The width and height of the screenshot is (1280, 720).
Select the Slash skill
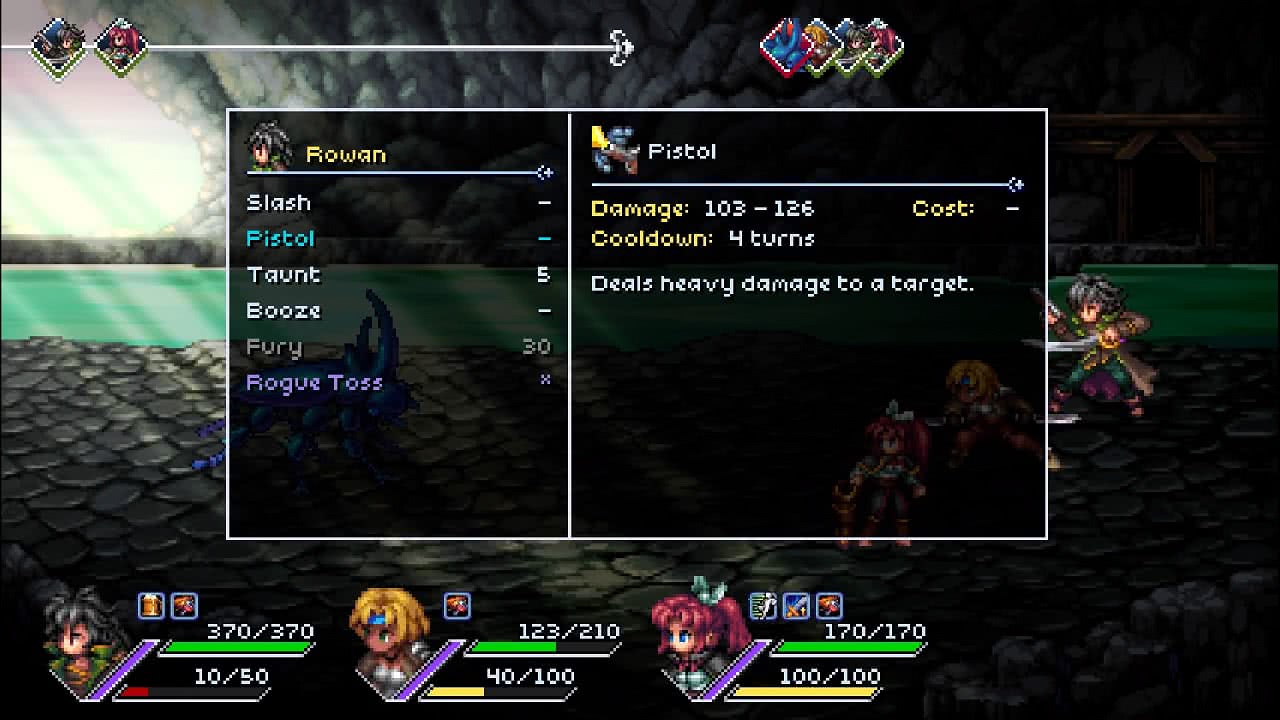pos(279,203)
